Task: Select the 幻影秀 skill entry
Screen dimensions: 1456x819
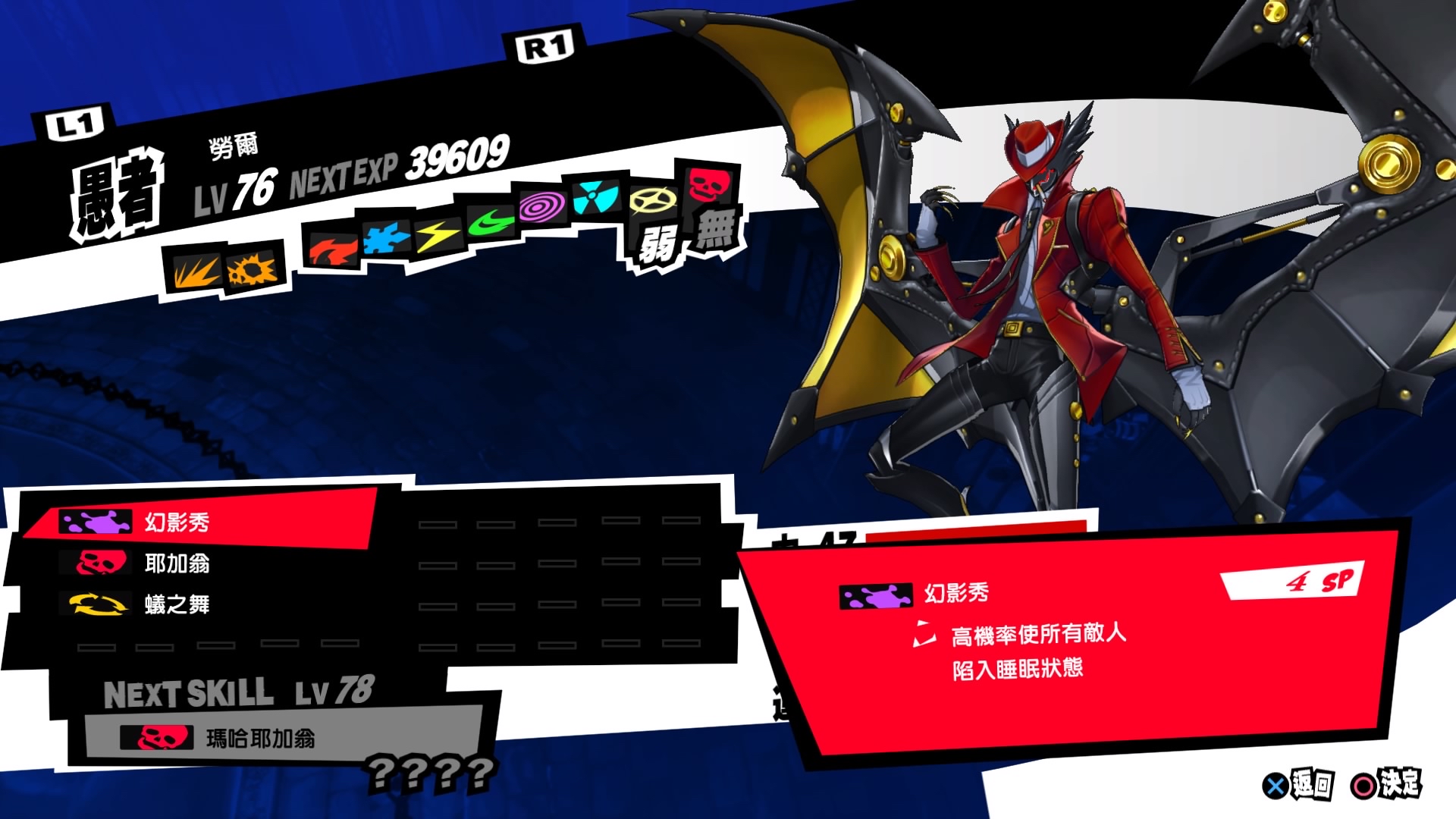Action: click(182, 523)
